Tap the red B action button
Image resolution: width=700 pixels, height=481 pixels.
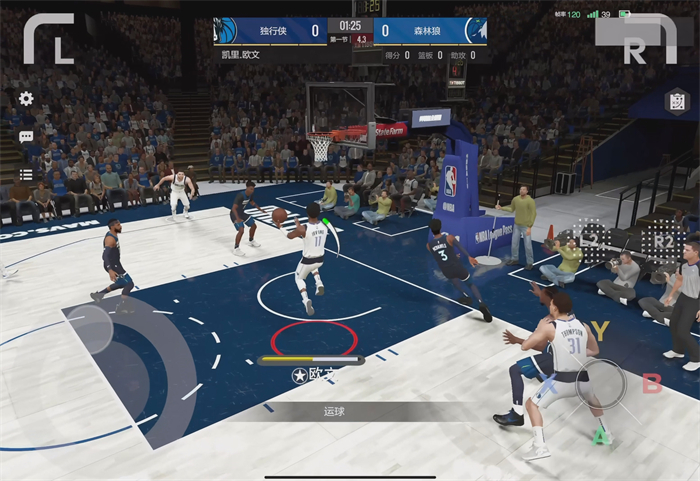[652, 383]
